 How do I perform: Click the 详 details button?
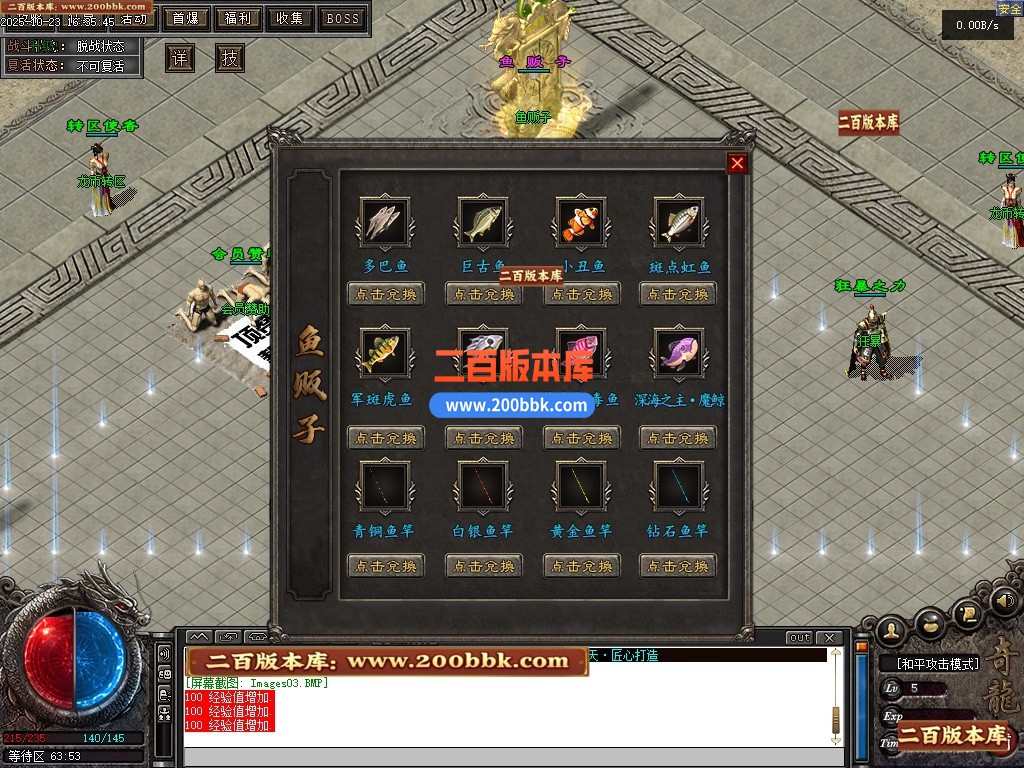click(180, 58)
